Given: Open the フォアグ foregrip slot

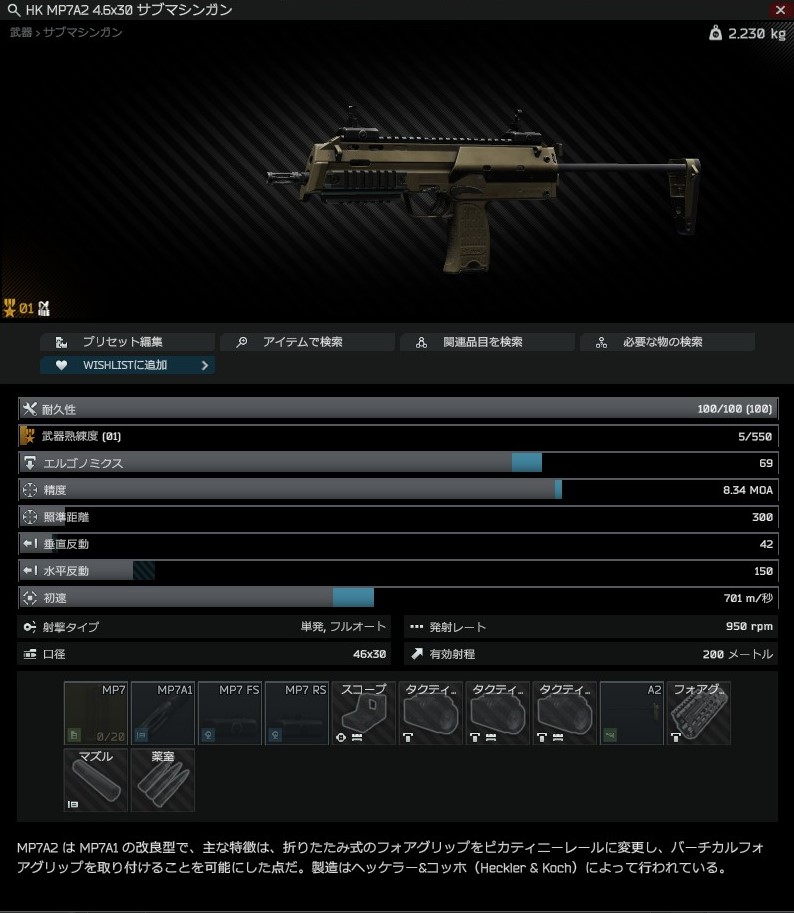Looking at the screenshot, I should pos(699,713).
